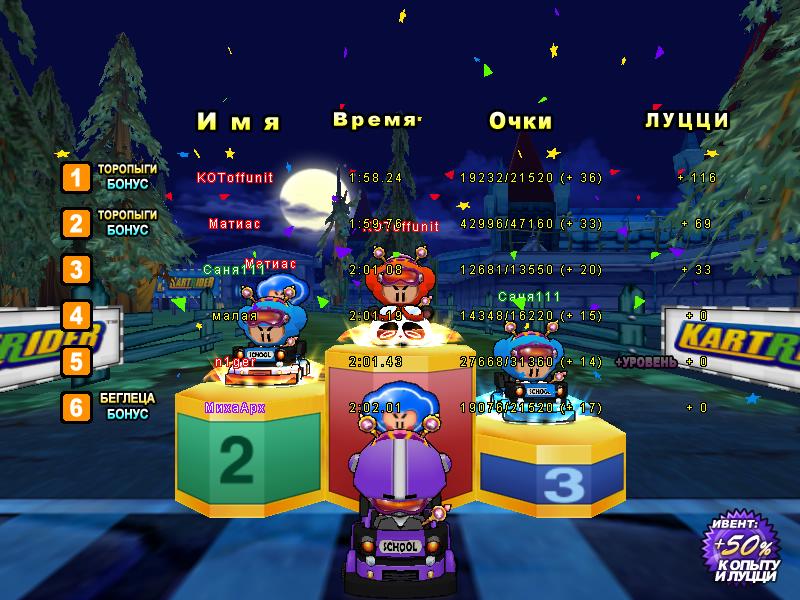The width and height of the screenshot is (800, 600).
Task: Click the orange rank 1 badge
Action: pos(76,177)
